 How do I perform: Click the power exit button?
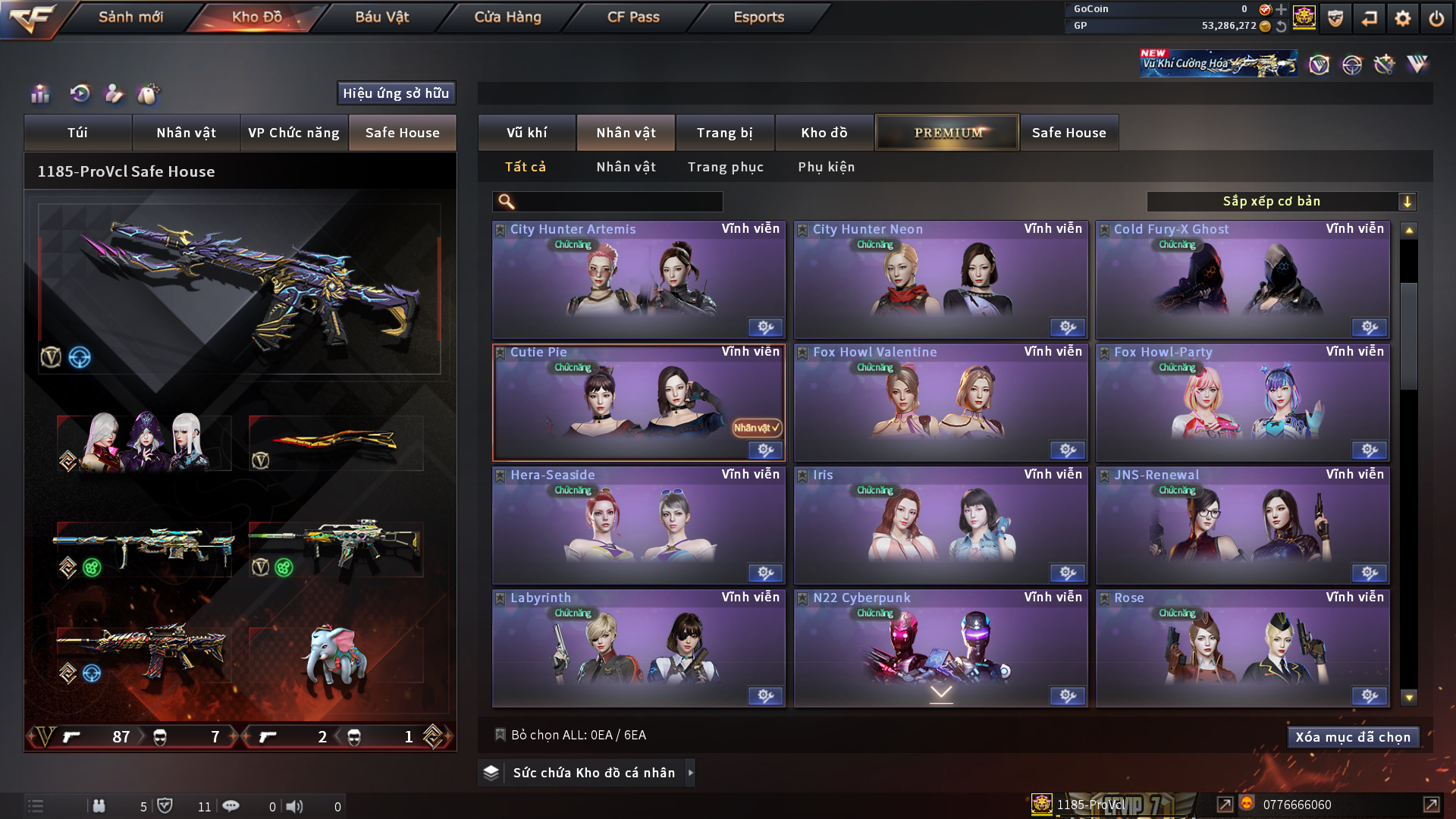coord(1436,18)
